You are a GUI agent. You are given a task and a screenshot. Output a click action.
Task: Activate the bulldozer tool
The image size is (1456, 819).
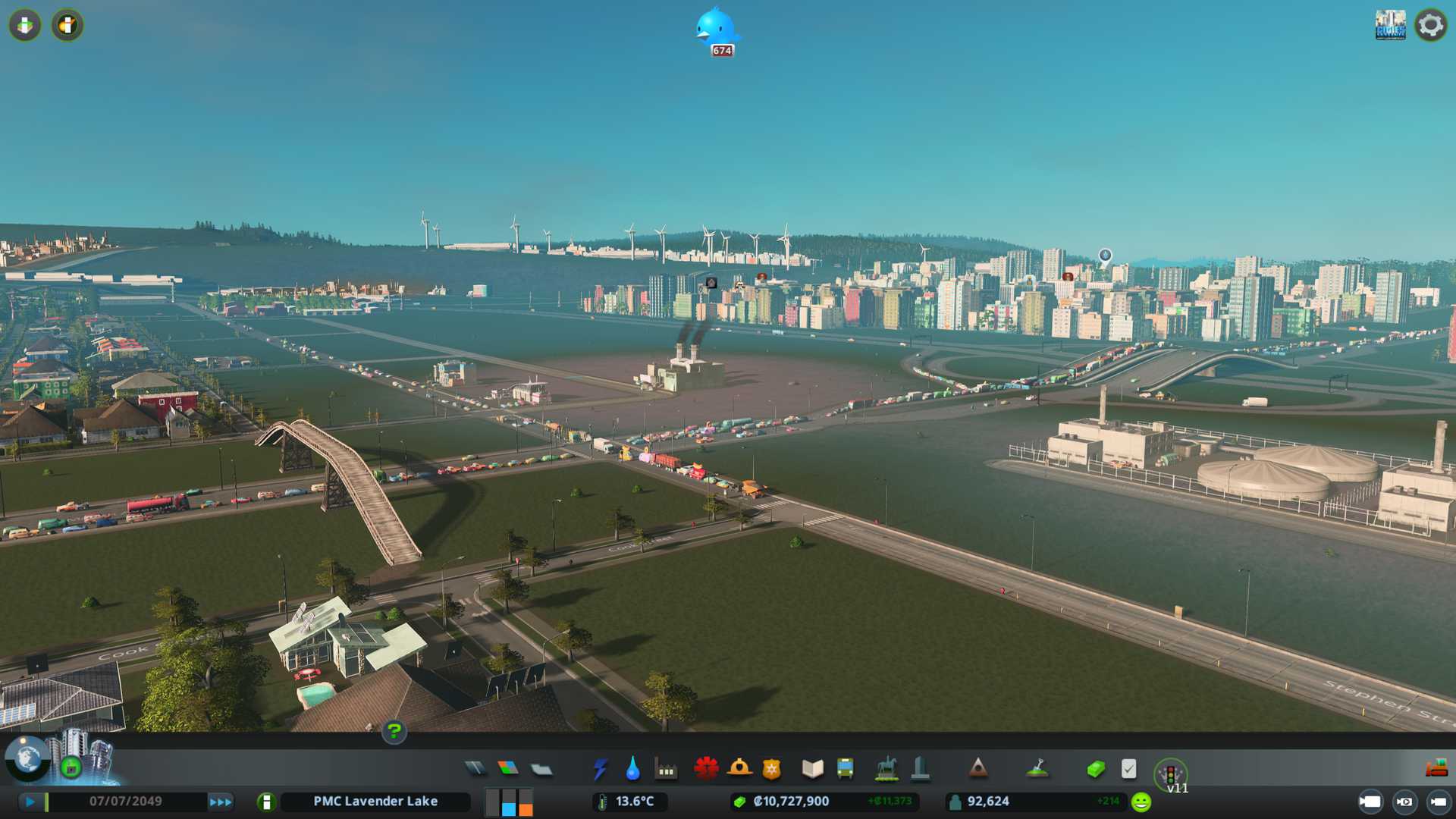(1436, 769)
